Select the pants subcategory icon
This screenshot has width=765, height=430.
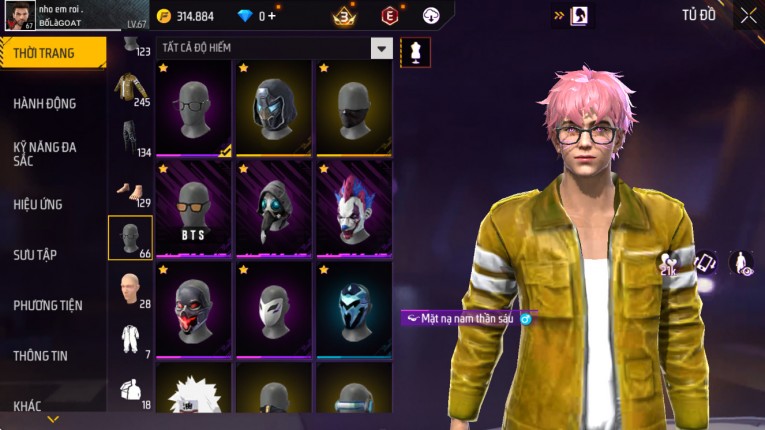click(130, 138)
